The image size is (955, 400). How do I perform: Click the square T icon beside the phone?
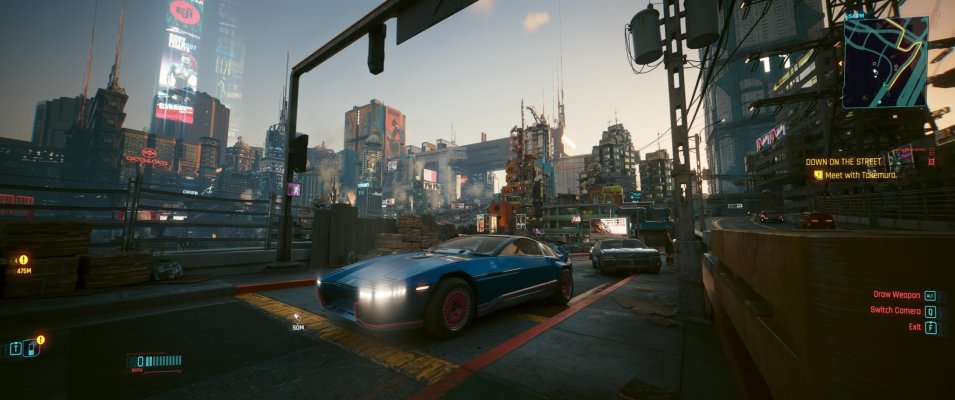tap(15, 349)
